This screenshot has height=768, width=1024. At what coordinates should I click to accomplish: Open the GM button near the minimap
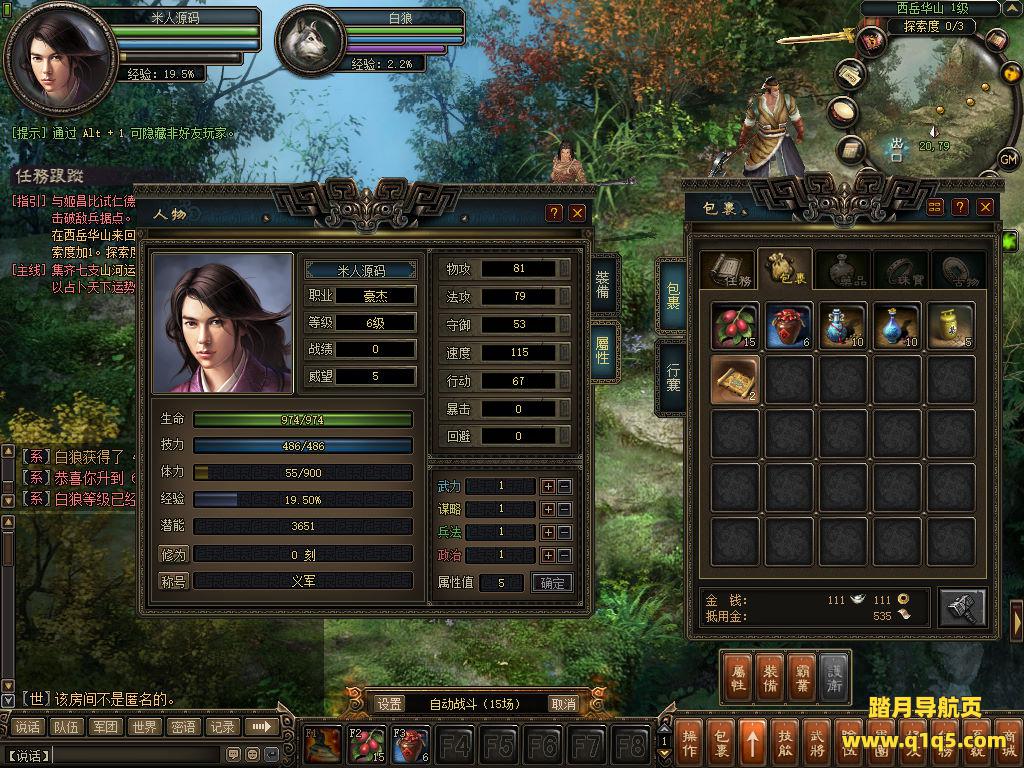(1008, 159)
